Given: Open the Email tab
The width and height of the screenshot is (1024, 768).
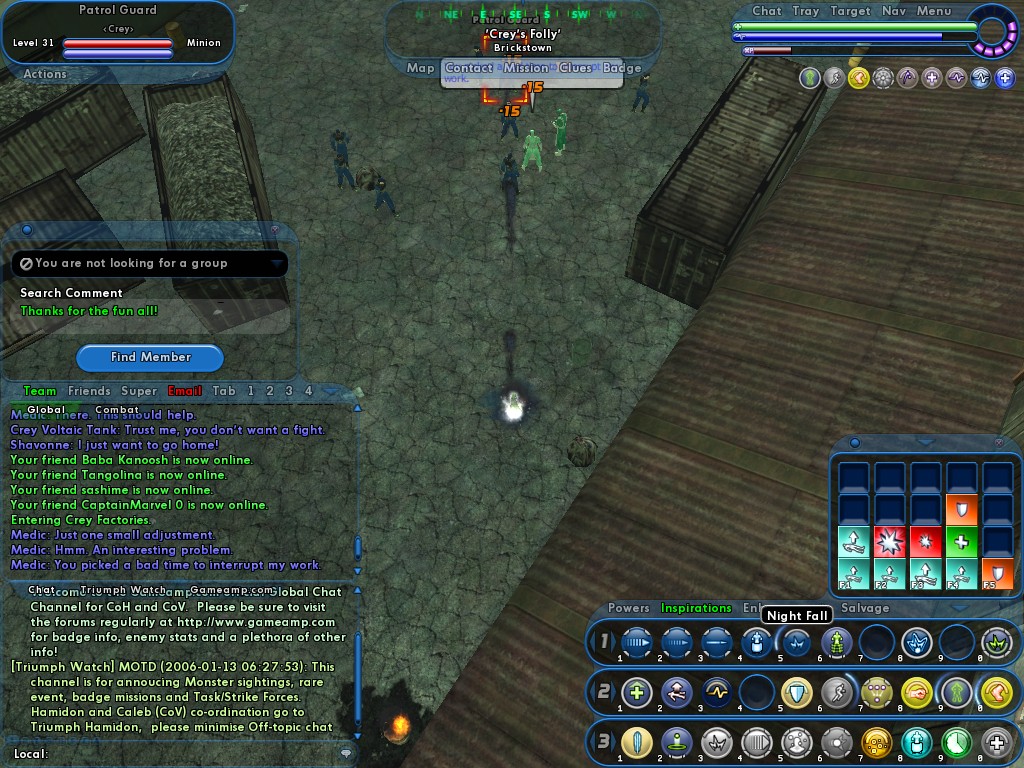Looking at the screenshot, I should 184,391.
